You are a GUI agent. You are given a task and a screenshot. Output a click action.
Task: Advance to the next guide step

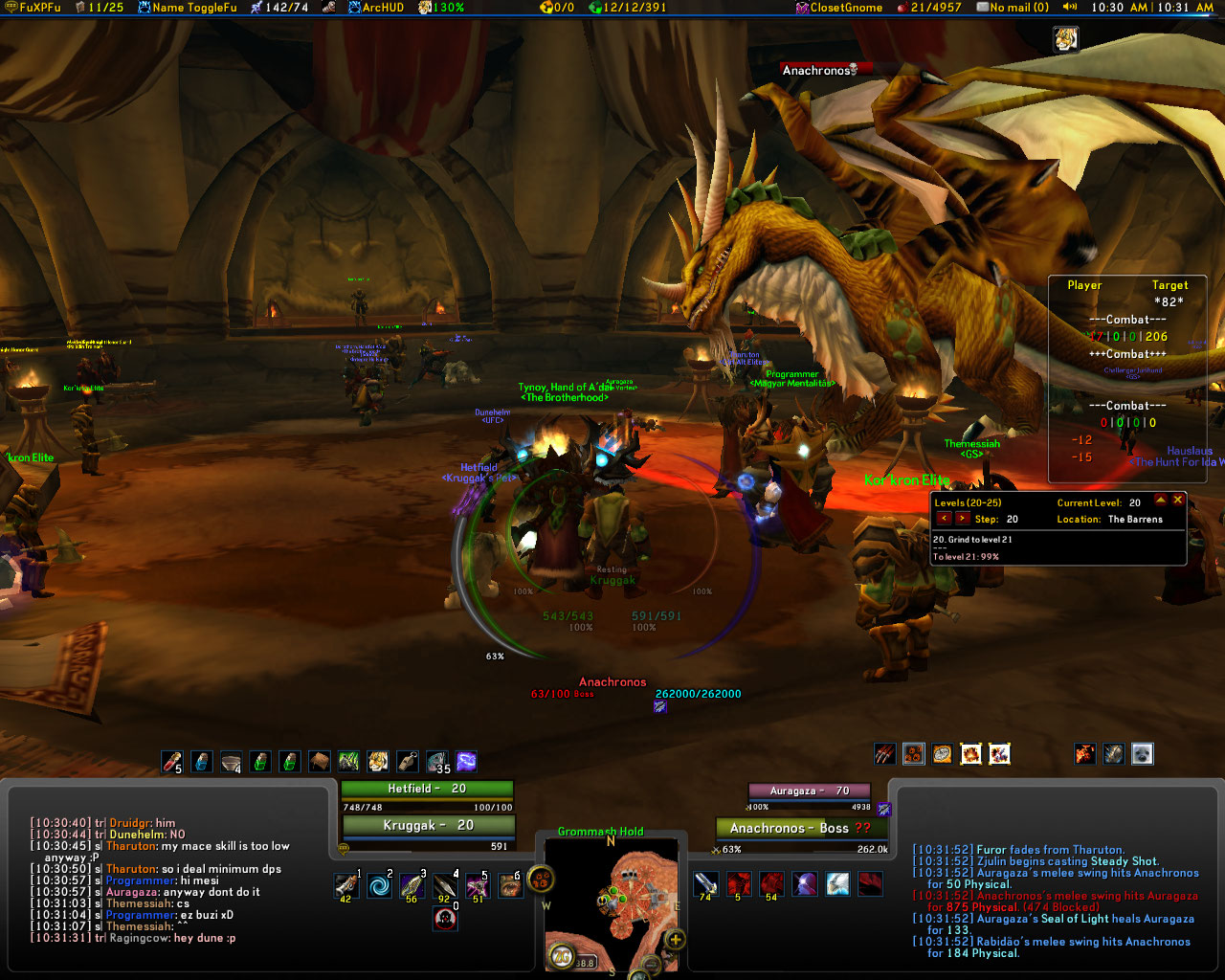tap(962, 519)
